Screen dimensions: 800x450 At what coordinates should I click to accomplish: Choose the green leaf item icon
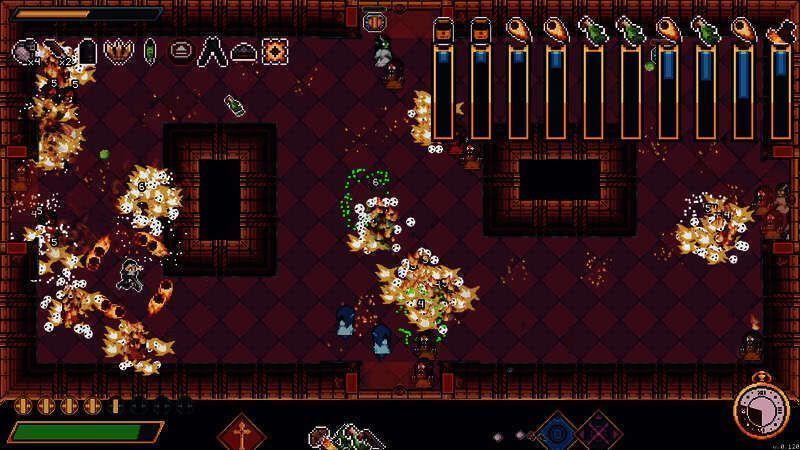pos(150,49)
